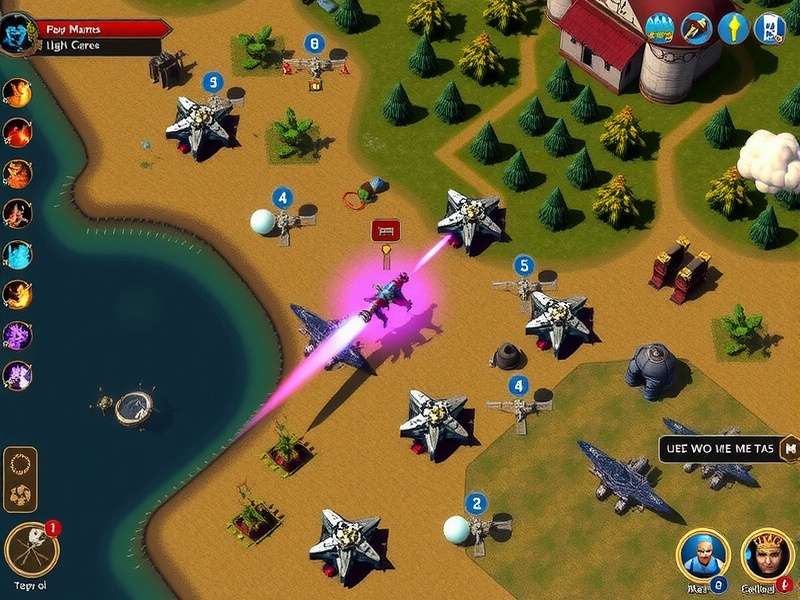Click the red flag marker above the glowing unit
This screenshot has width=800, height=600.
point(385,231)
